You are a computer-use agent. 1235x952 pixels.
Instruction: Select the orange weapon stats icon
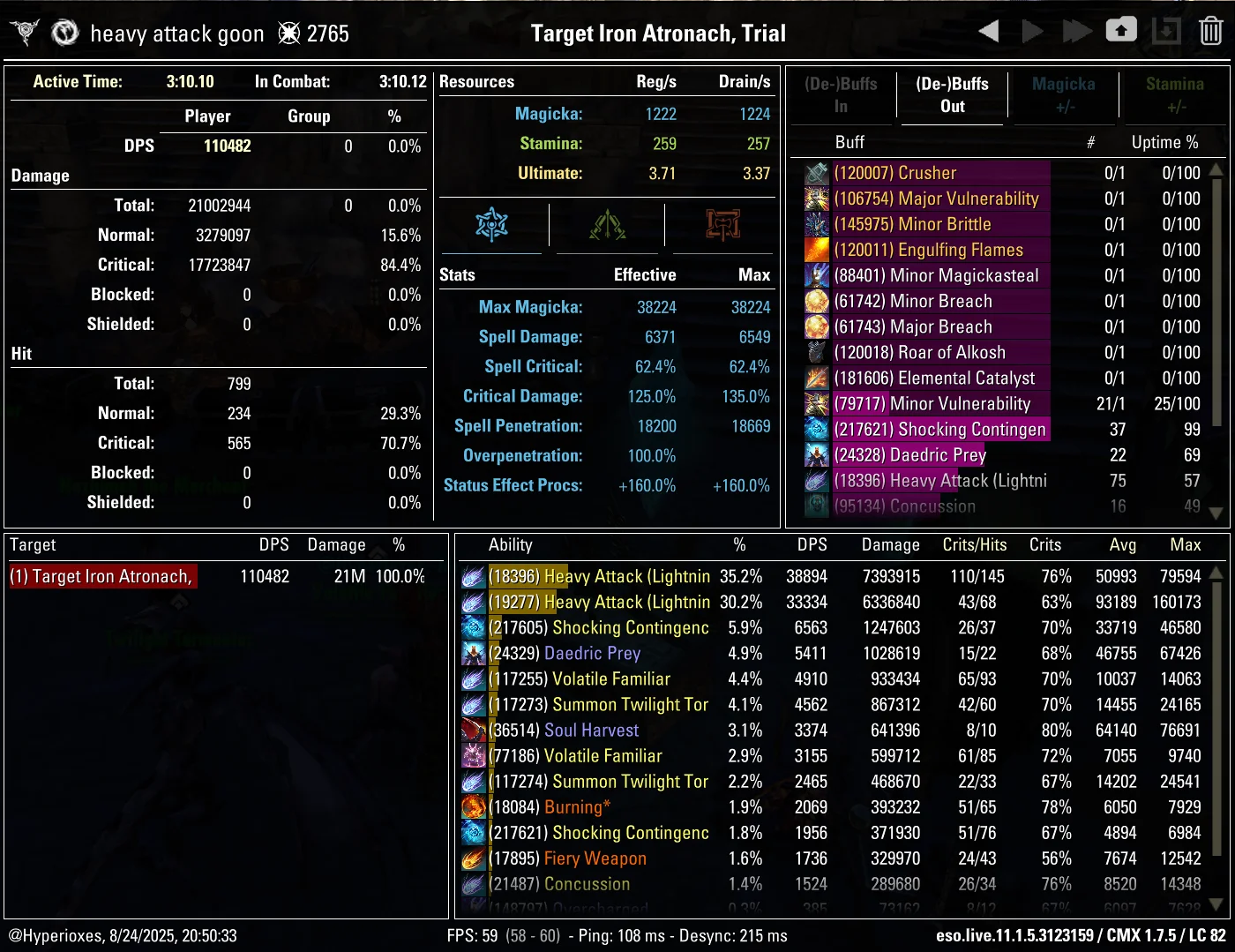coord(722,225)
